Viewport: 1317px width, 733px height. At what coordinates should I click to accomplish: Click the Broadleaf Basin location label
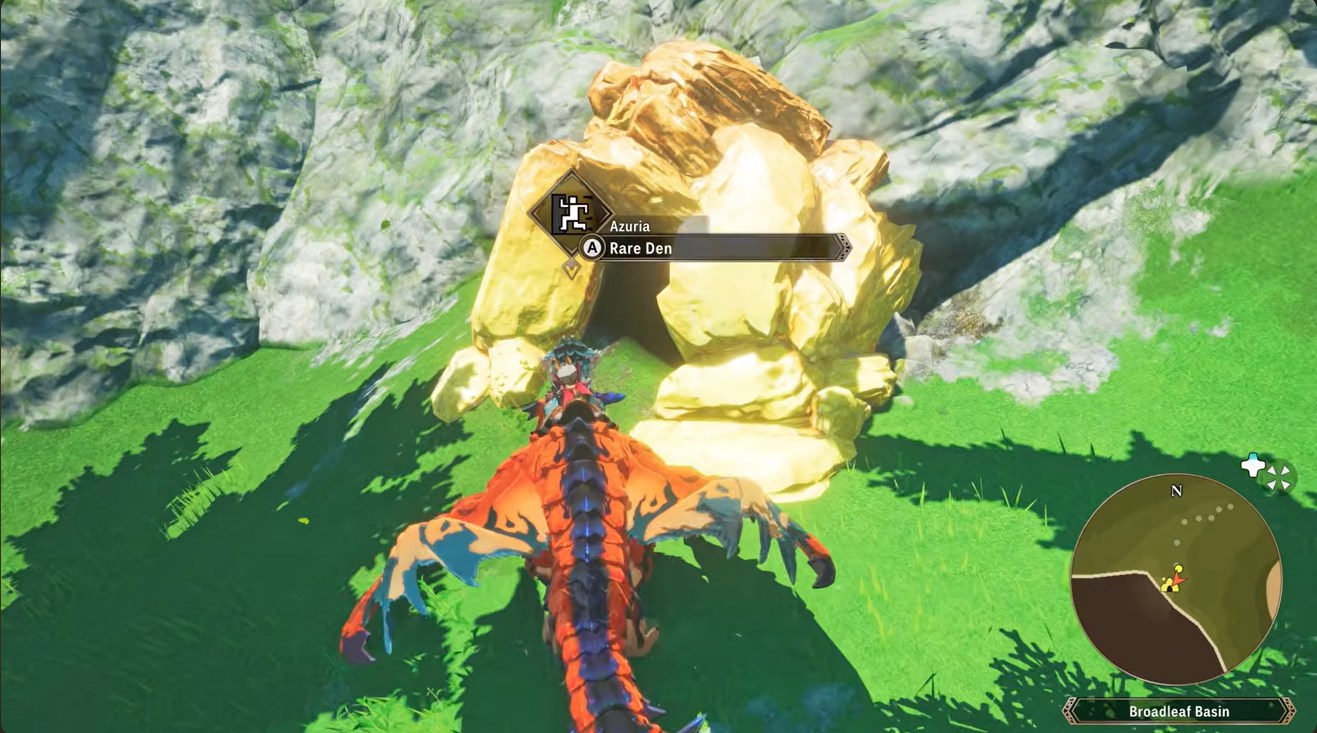click(1178, 711)
